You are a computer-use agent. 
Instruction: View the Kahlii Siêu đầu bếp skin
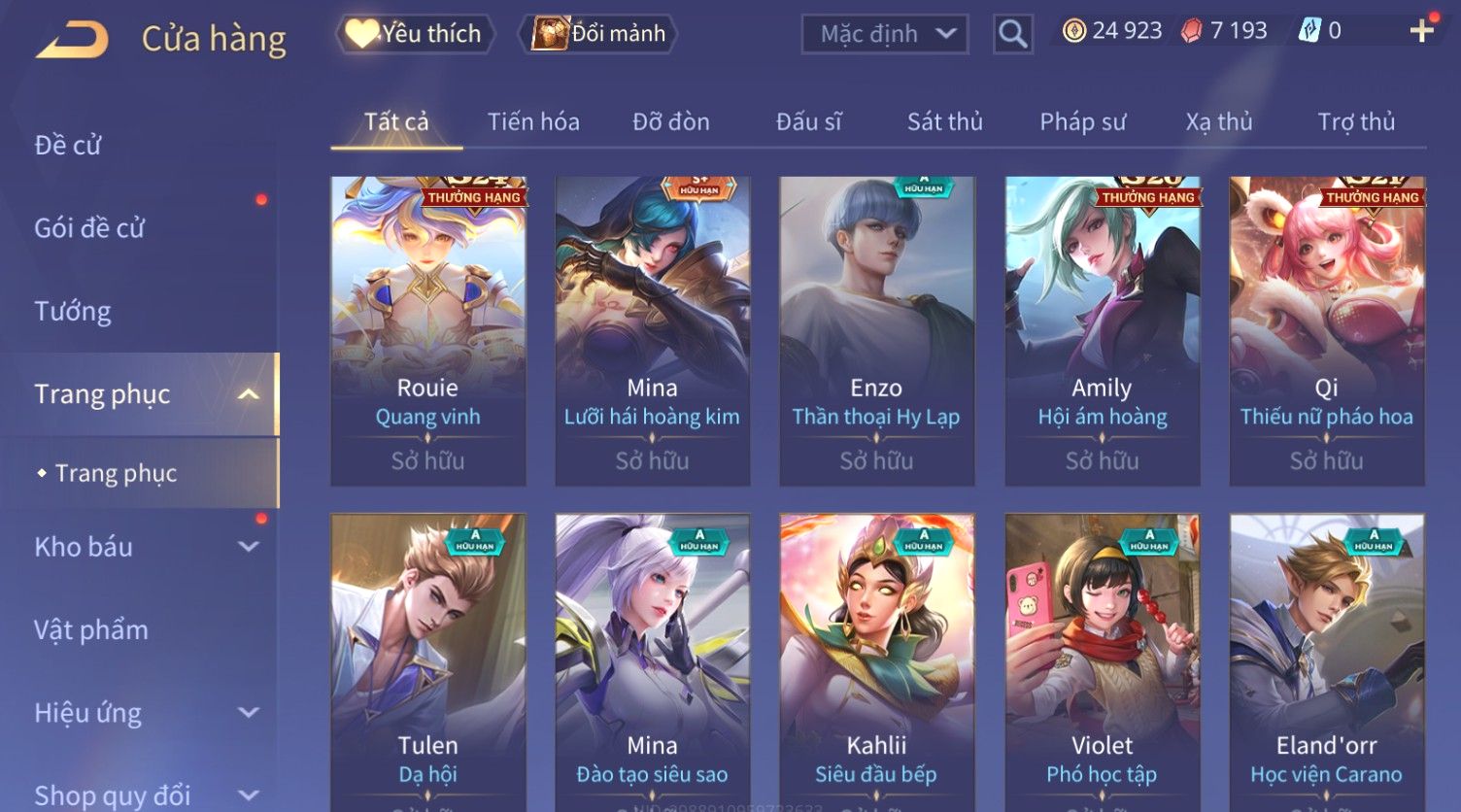(876, 660)
